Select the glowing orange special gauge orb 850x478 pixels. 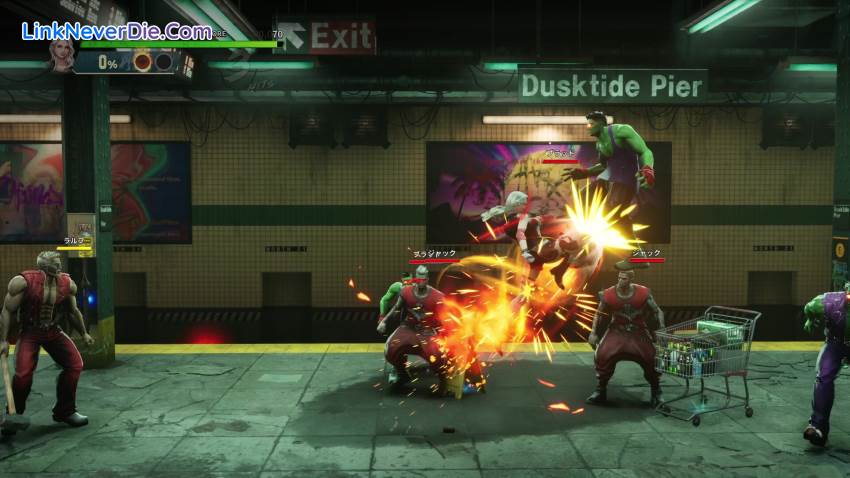point(142,62)
